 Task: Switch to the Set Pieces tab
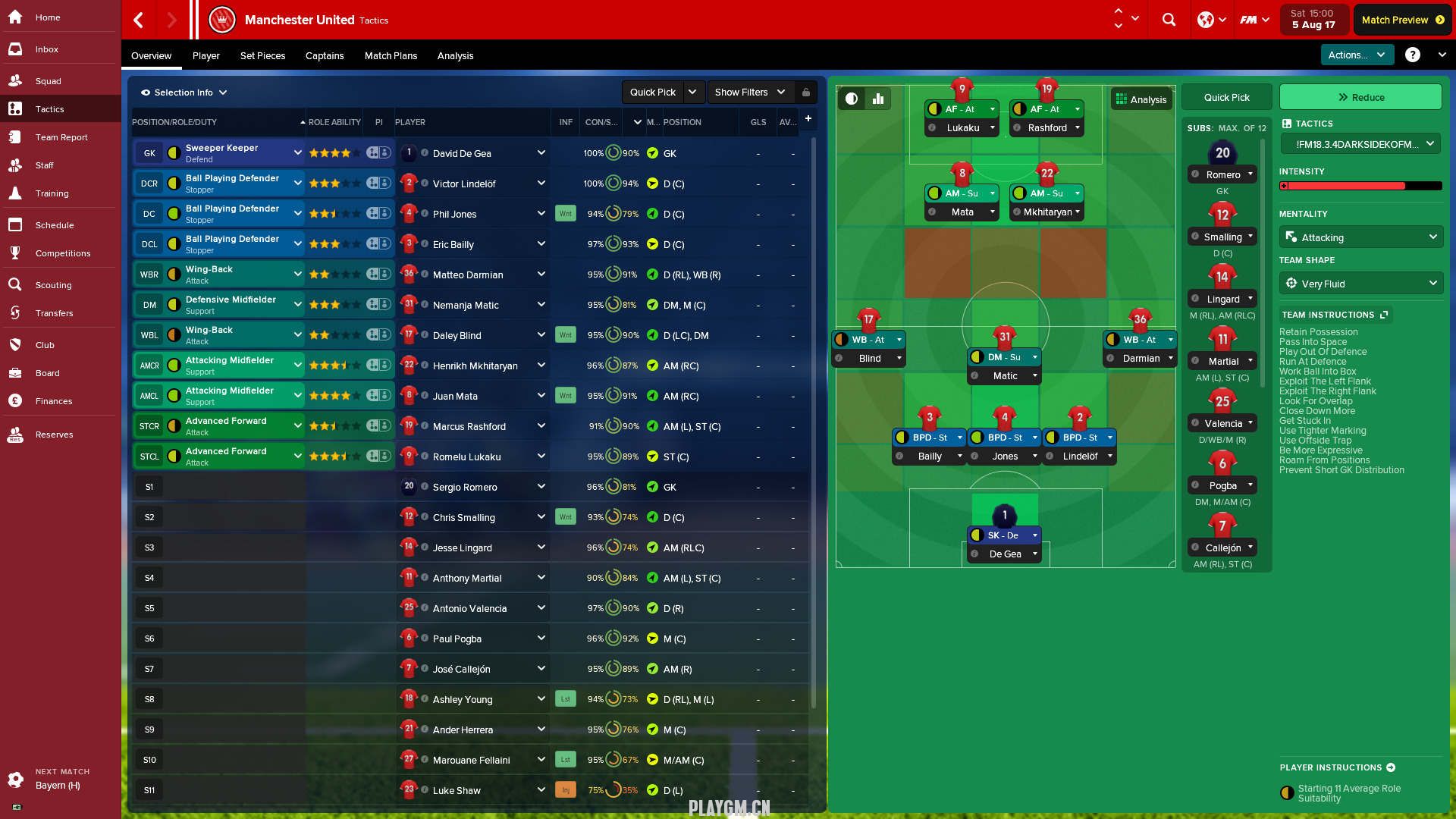pyautogui.click(x=262, y=55)
